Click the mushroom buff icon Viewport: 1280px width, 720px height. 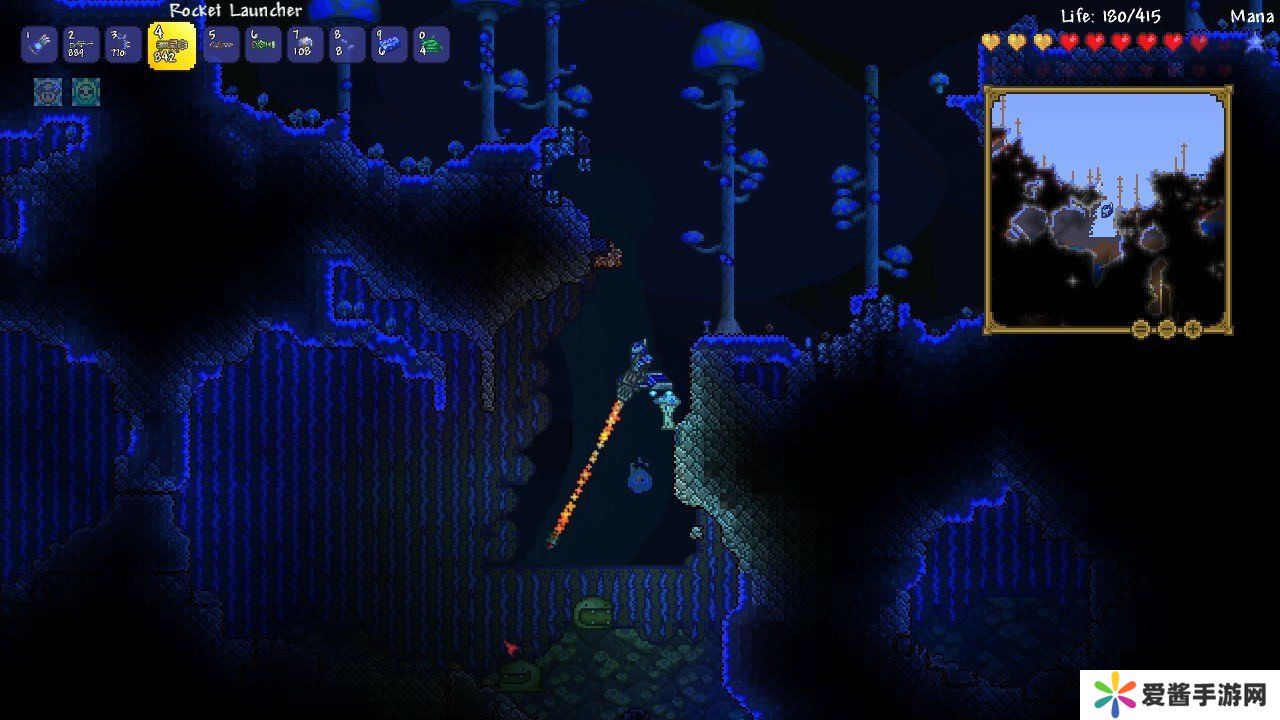(48, 92)
